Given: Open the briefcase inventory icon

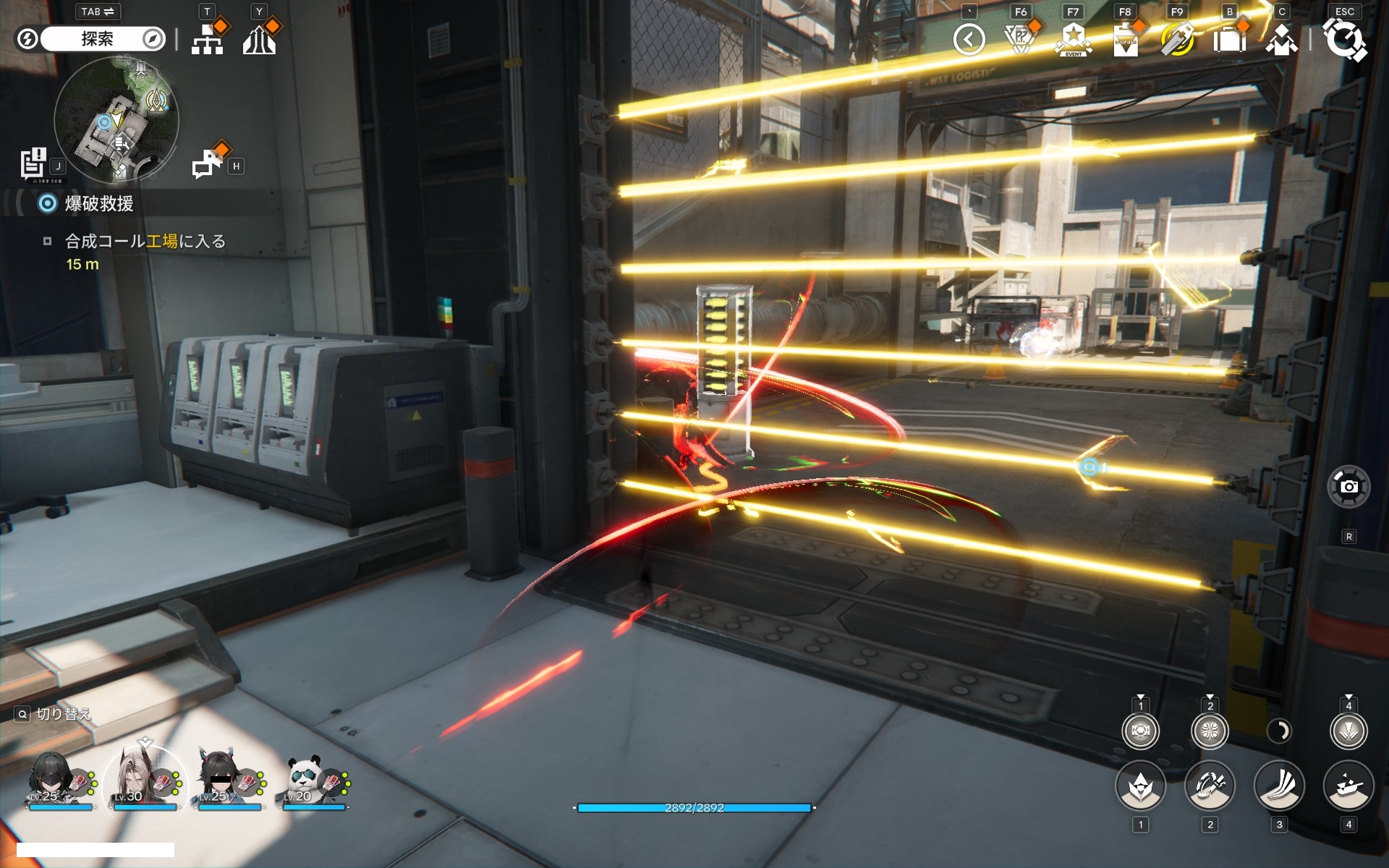Looking at the screenshot, I should (x=1229, y=40).
